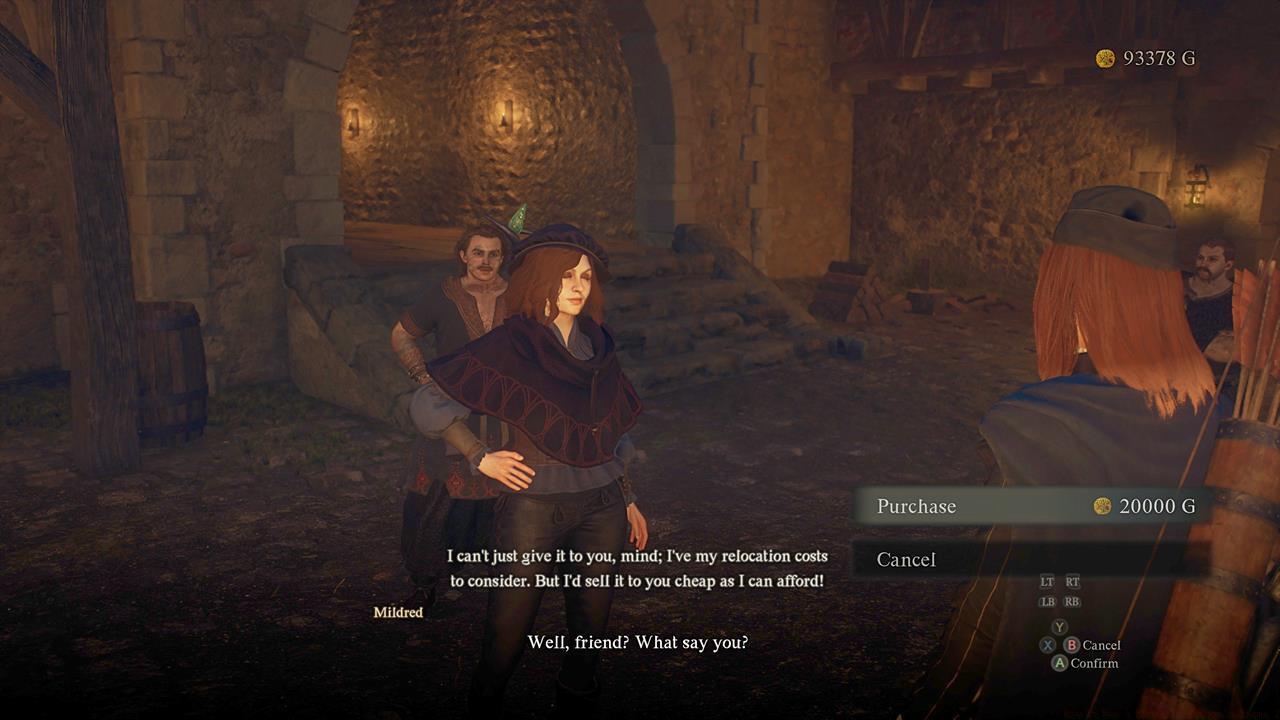This screenshot has width=1280, height=720.
Task: Click the RB bumper button prompt
Action: pyautogui.click(x=1072, y=602)
